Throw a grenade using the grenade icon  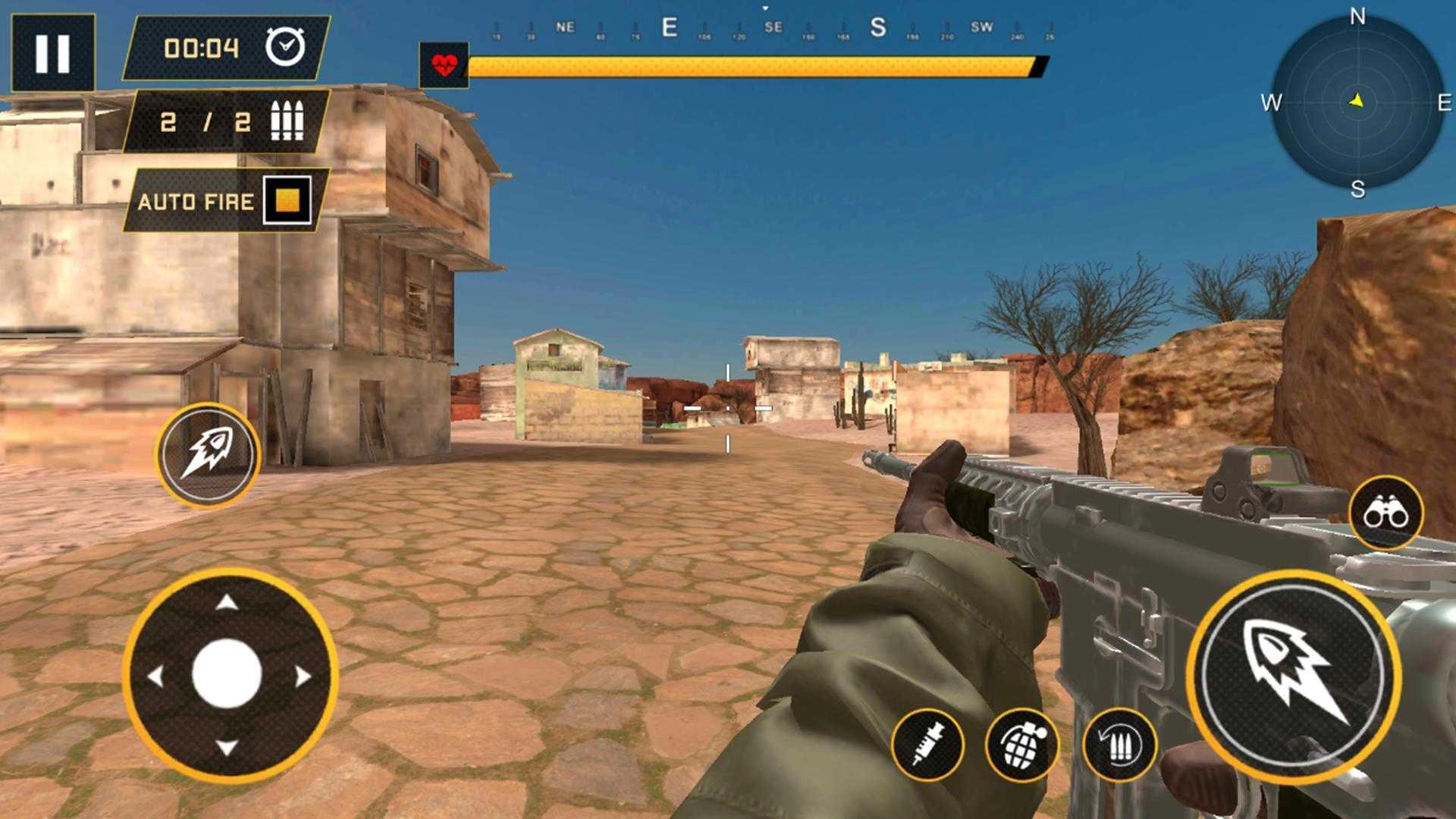point(1021,744)
